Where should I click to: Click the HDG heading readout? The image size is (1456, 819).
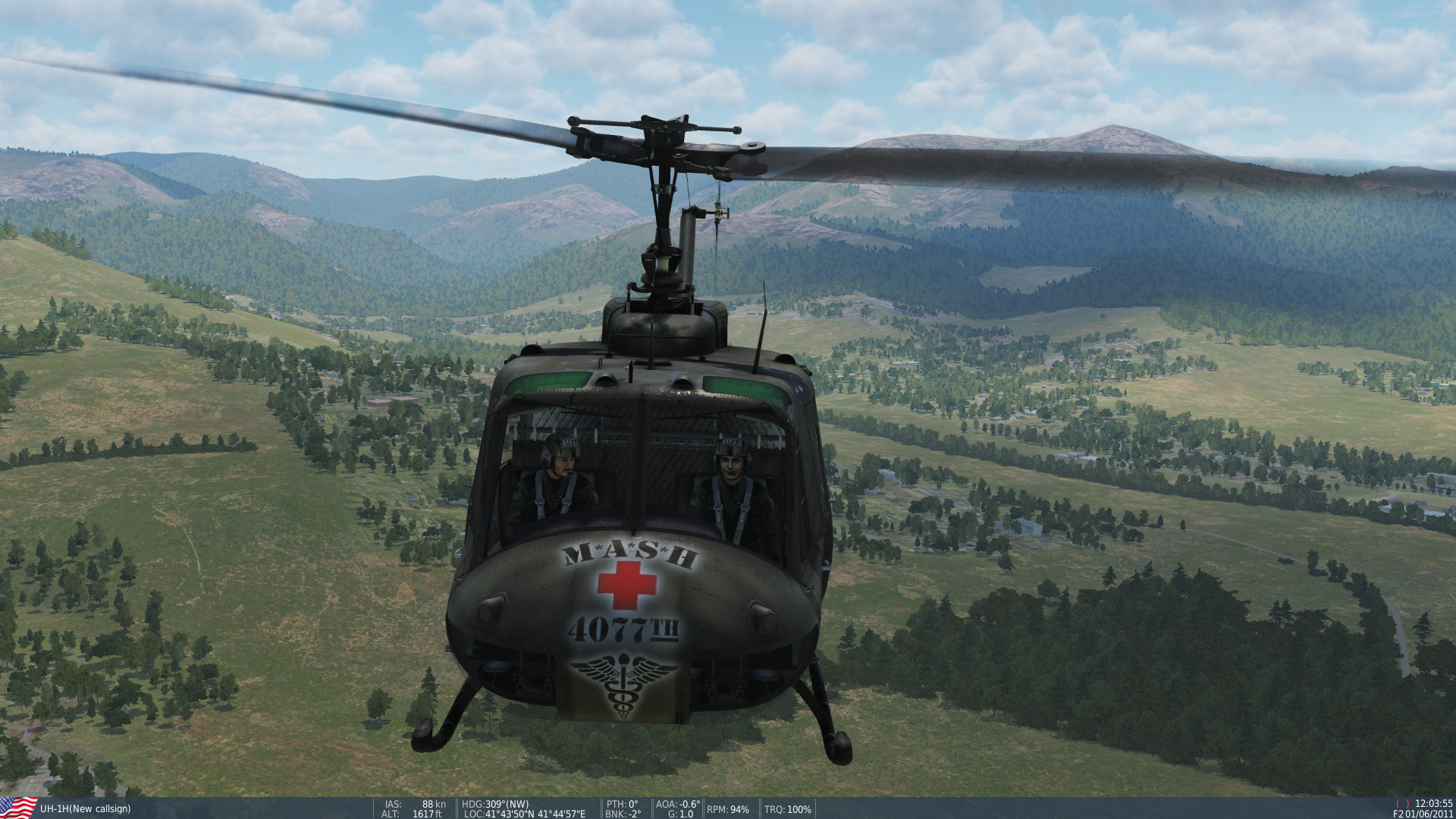[x=494, y=803]
